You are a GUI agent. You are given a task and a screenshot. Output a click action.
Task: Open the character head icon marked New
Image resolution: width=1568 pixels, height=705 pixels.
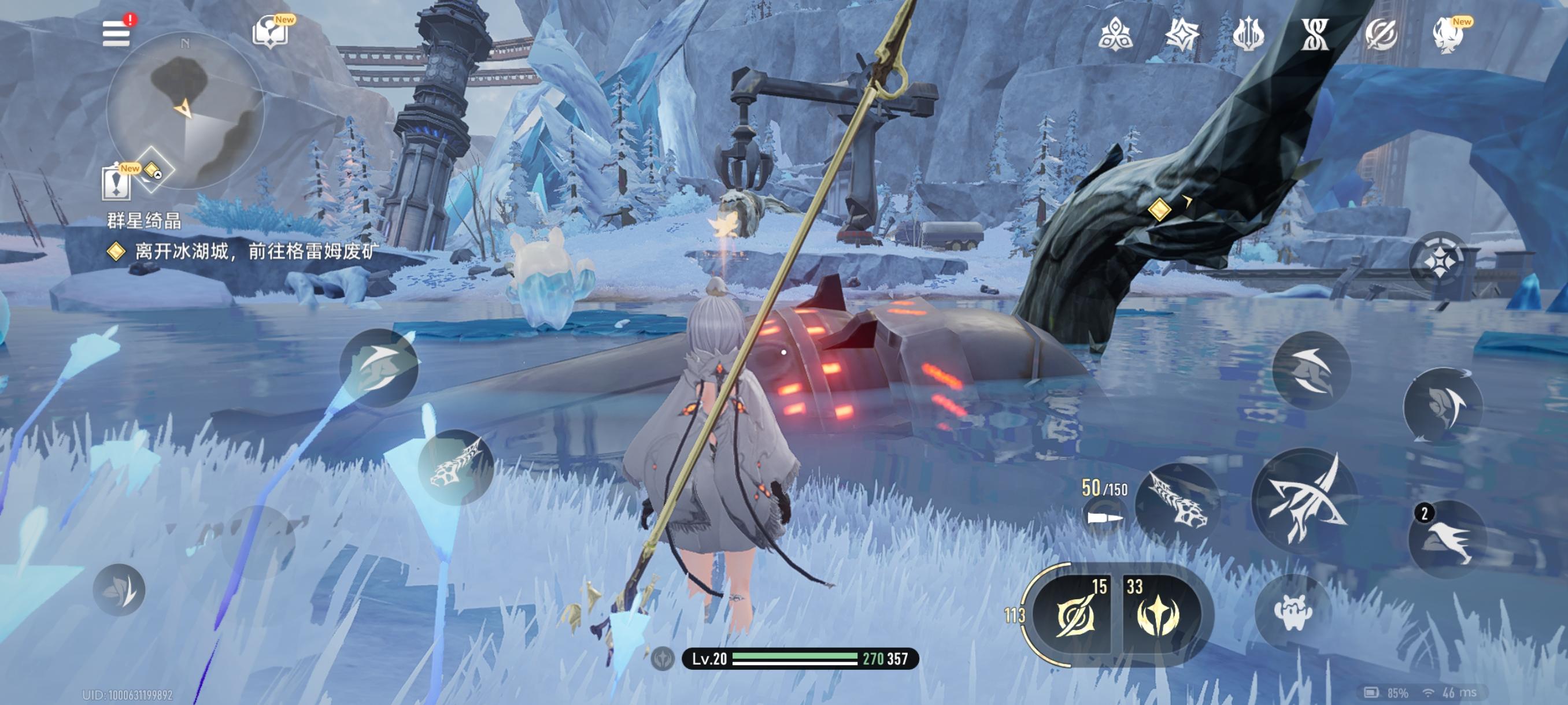[x=1448, y=34]
